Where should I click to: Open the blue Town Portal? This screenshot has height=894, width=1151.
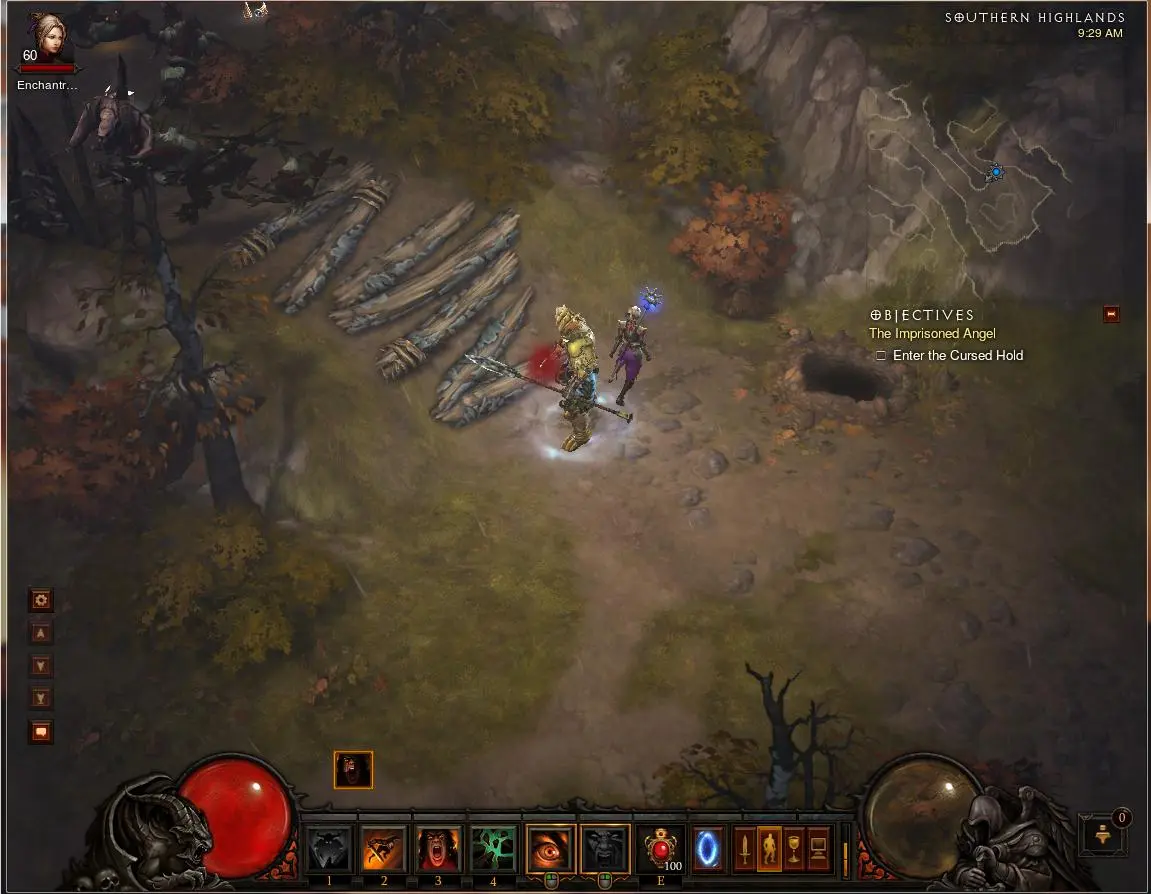click(x=708, y=848)
